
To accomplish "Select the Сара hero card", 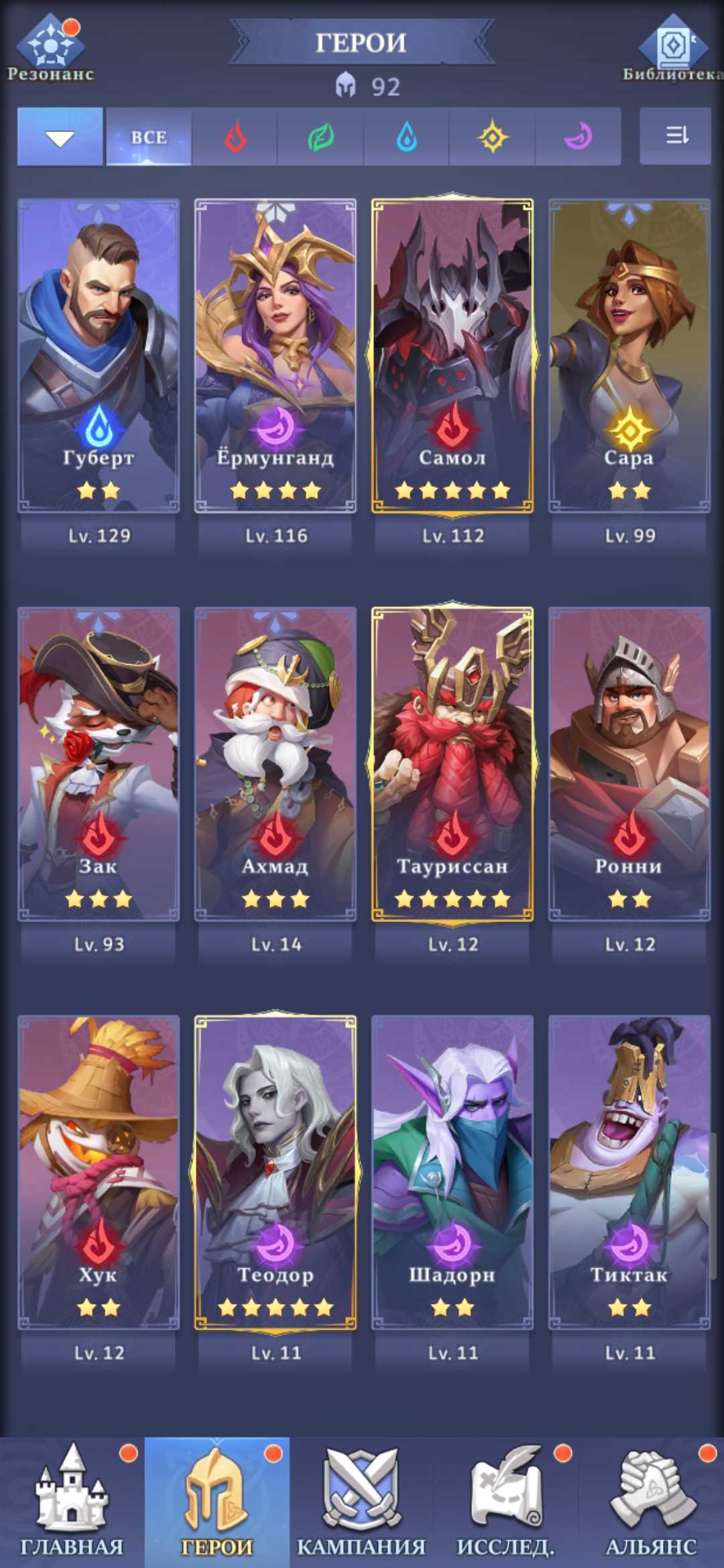I will [629, 355].
